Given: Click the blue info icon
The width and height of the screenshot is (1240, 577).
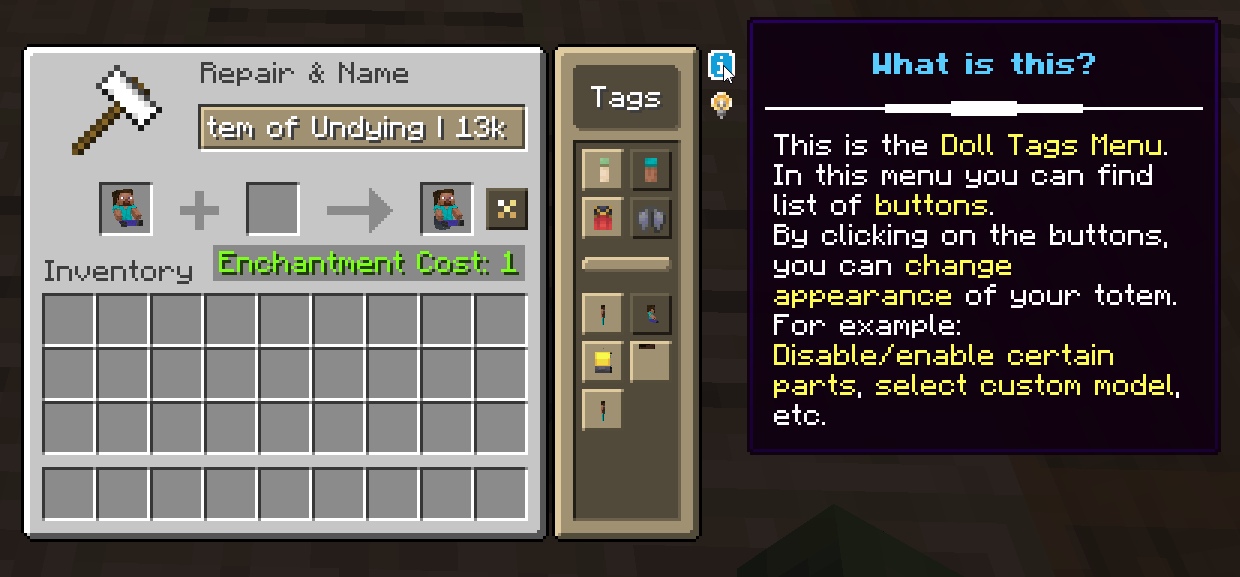Looking at the screenshot, I should click(721, 66).
